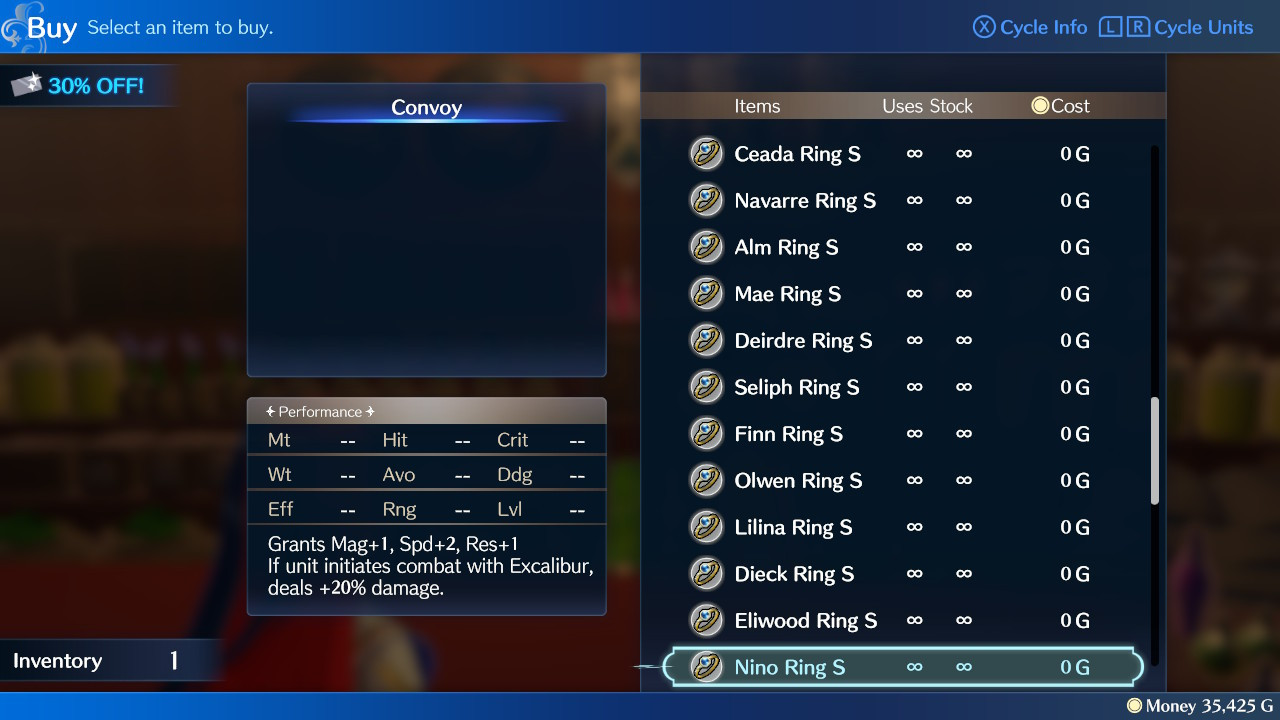
Task: Activate Cycle Info
Action: [x=1029, y=27]
